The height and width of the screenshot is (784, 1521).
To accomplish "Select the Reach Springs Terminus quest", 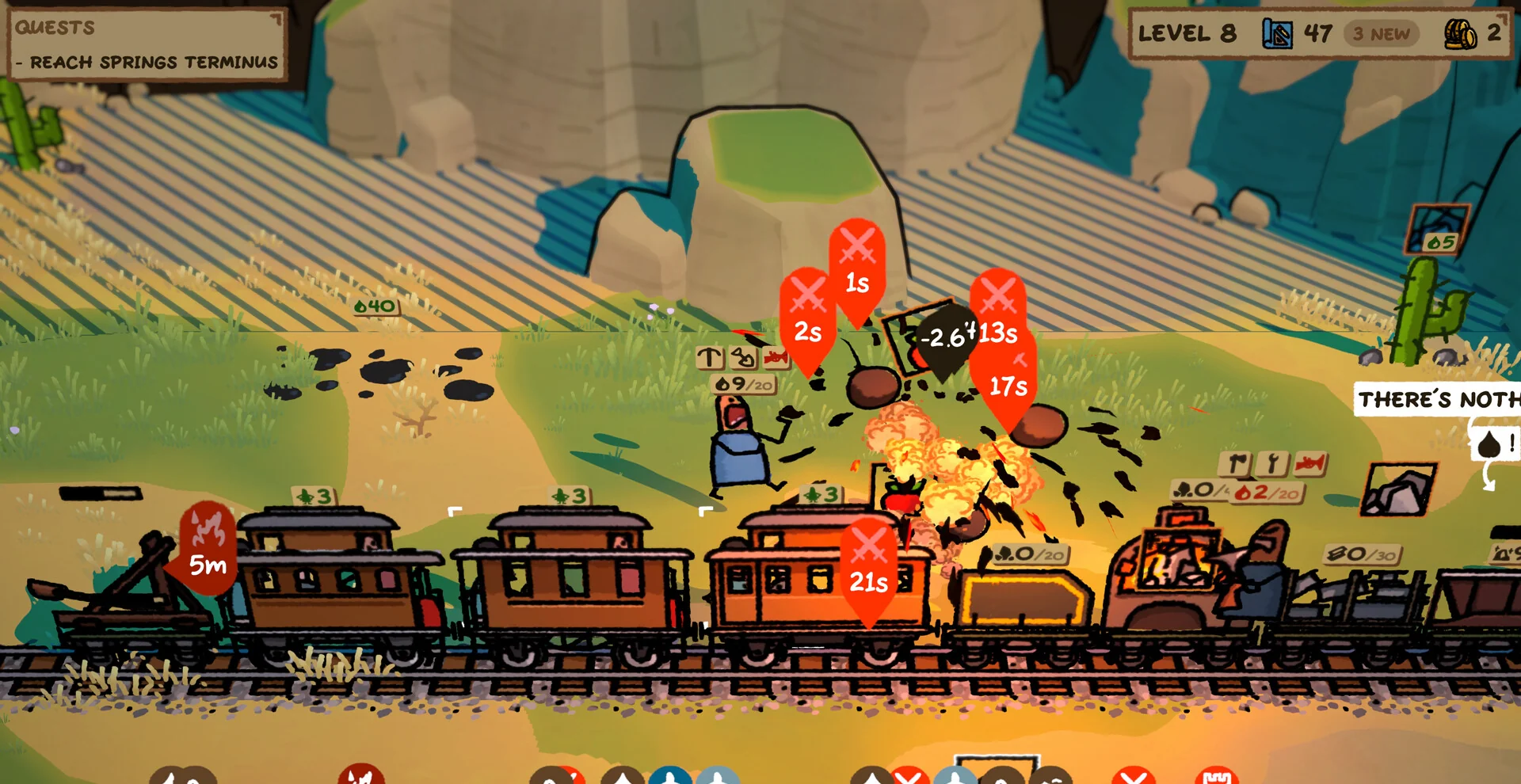I will click(x=154, y=62).
